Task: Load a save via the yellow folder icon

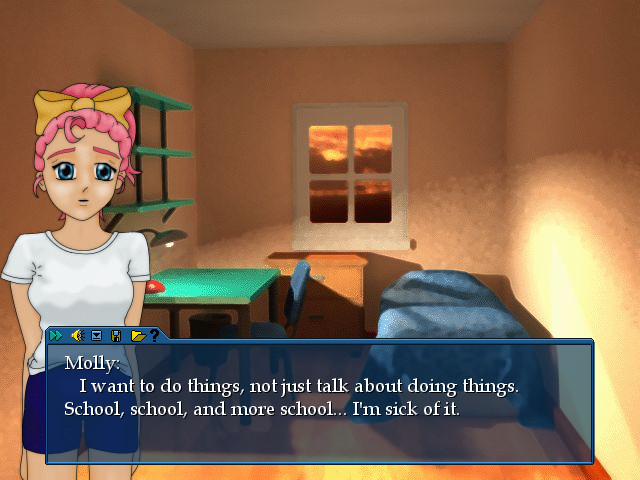Action: pyautogui.click(x=137, y=335)
